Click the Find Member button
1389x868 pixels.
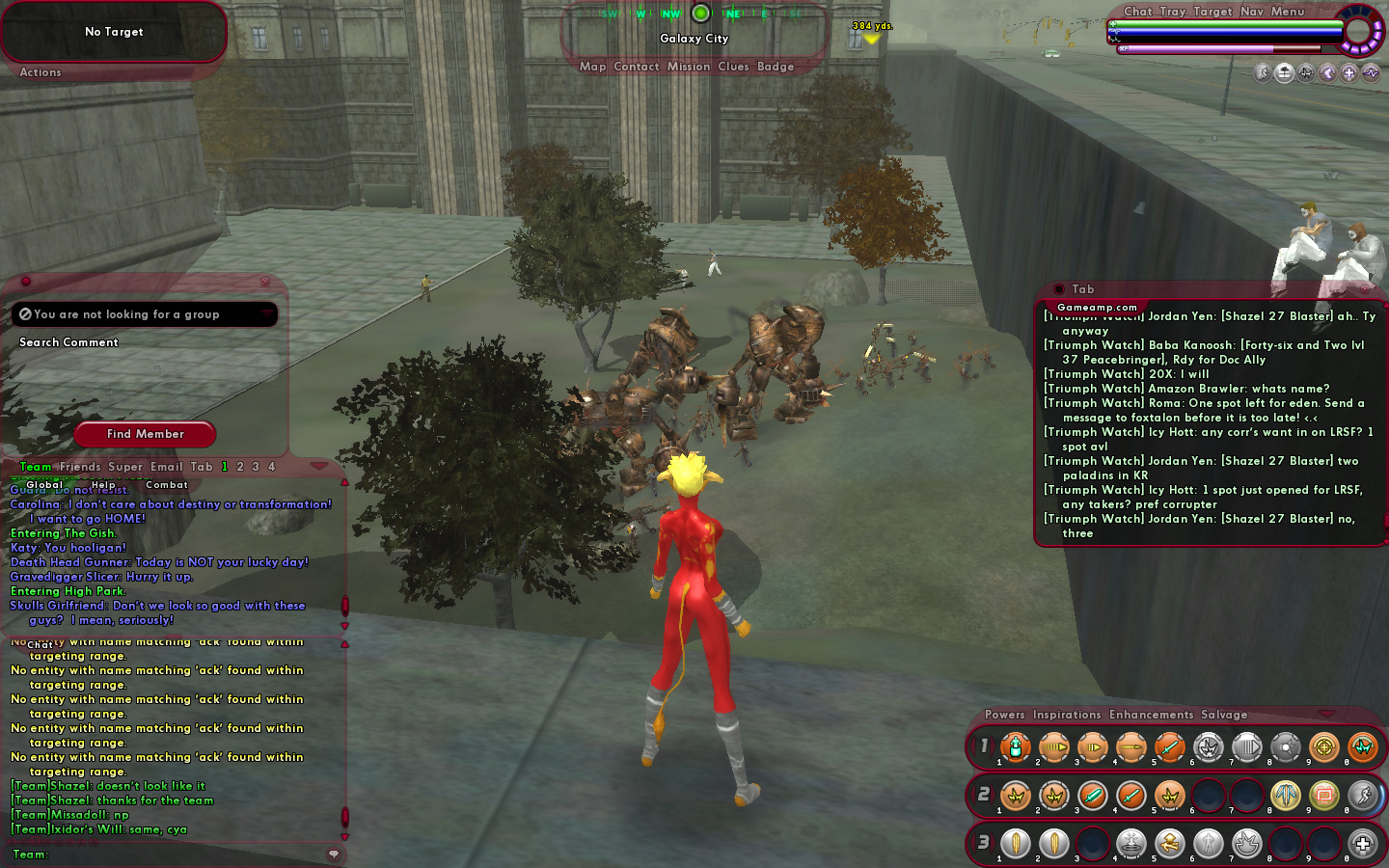(x=145, y=434)
